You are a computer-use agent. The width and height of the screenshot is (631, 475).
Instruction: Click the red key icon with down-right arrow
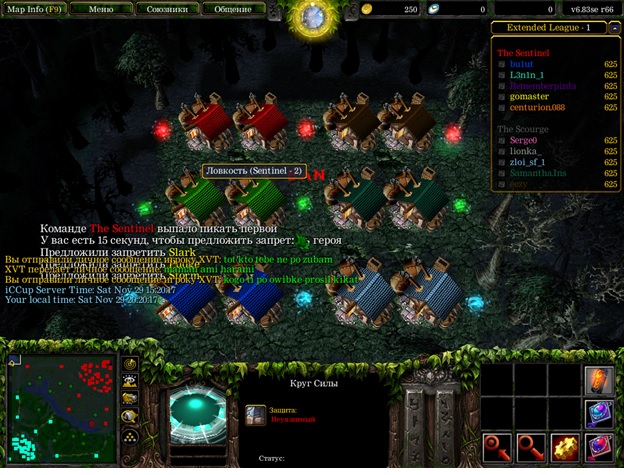coord(530,445)
